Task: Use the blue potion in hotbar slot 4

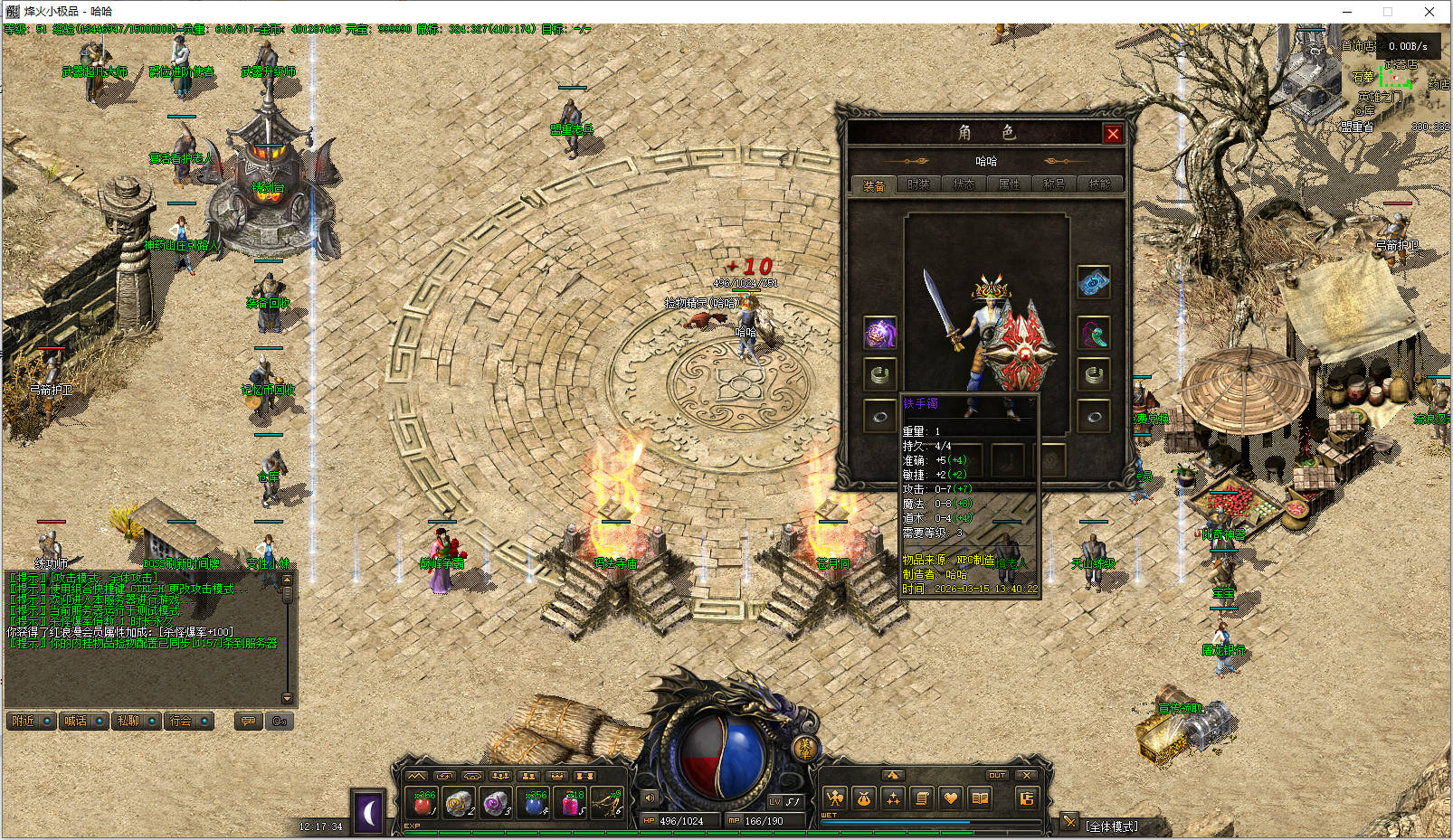Action: (536, 802)
